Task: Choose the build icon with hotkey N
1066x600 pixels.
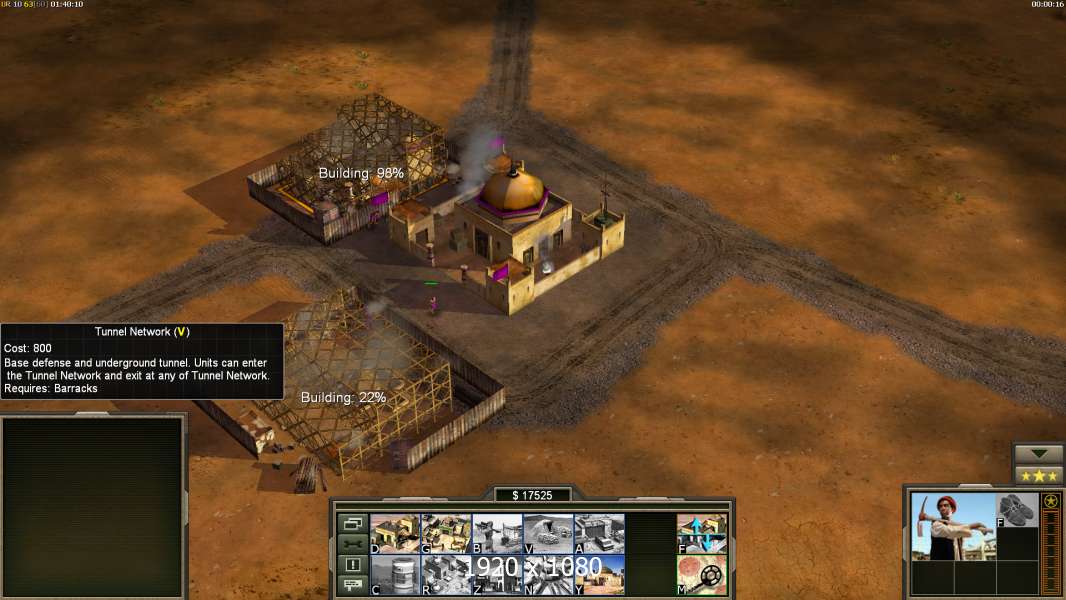Action: (548, 575)
